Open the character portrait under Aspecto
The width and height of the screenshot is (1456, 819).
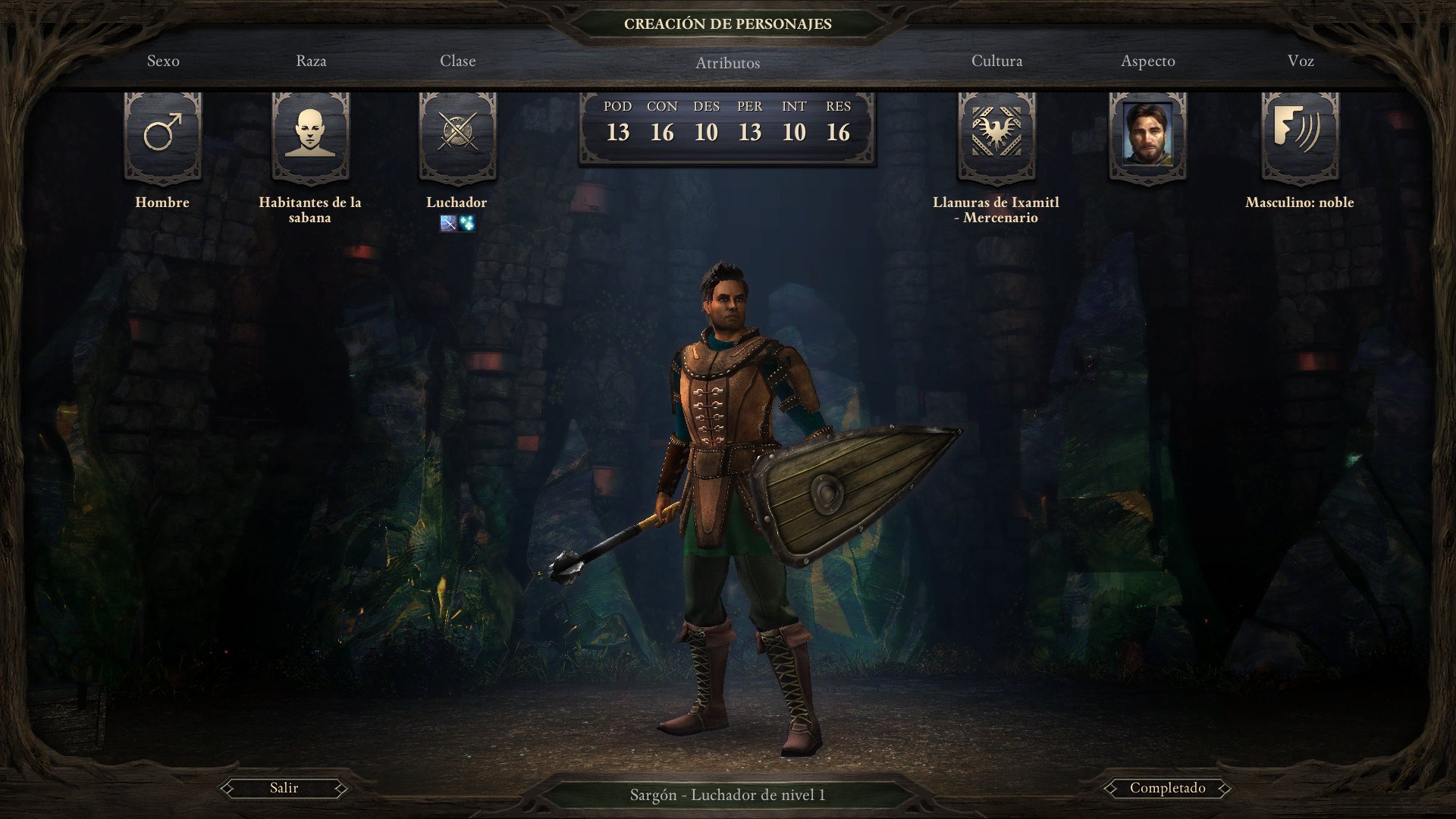pos(1147,136)
